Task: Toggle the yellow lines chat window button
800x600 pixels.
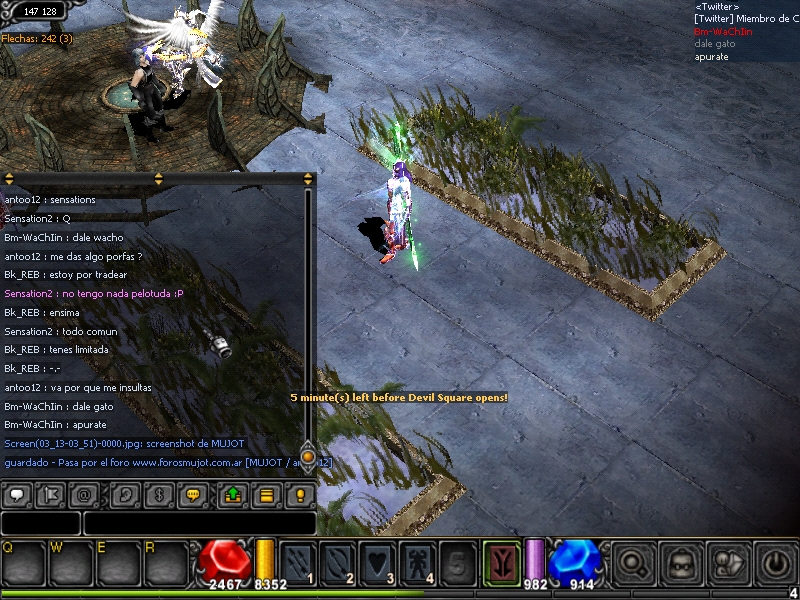Action: 266,494
